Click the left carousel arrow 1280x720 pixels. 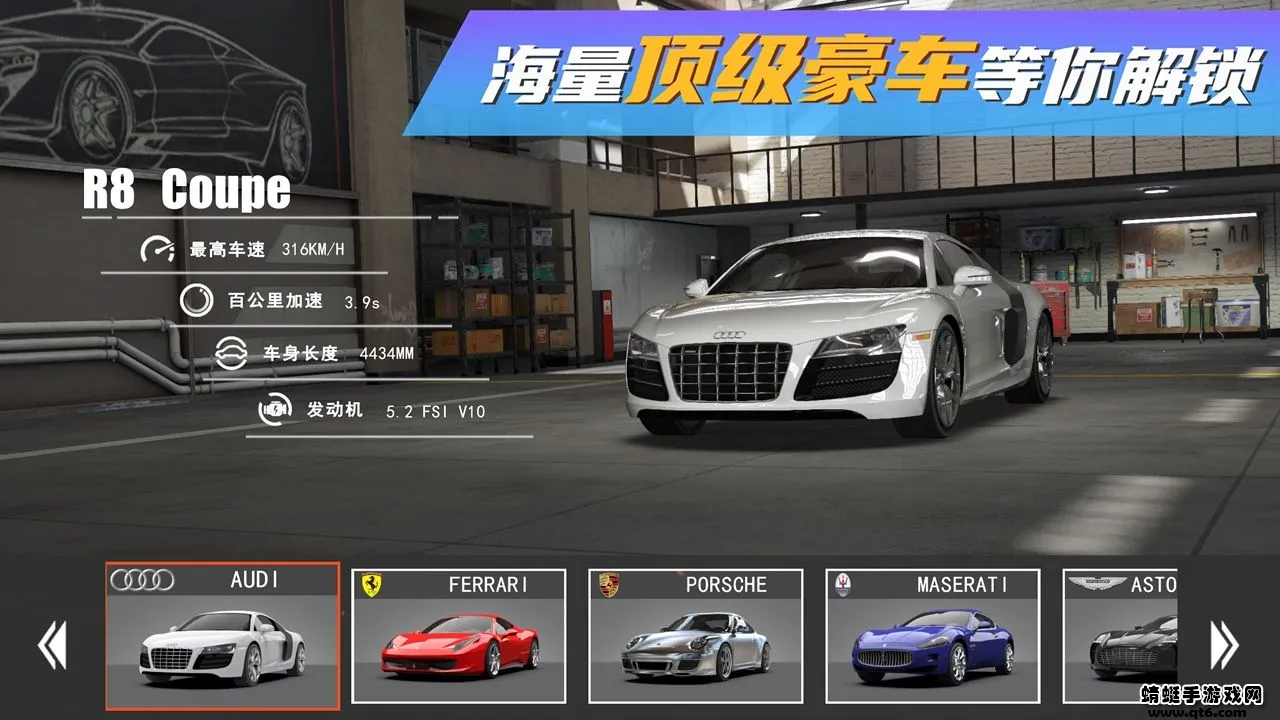click(52, 645)
